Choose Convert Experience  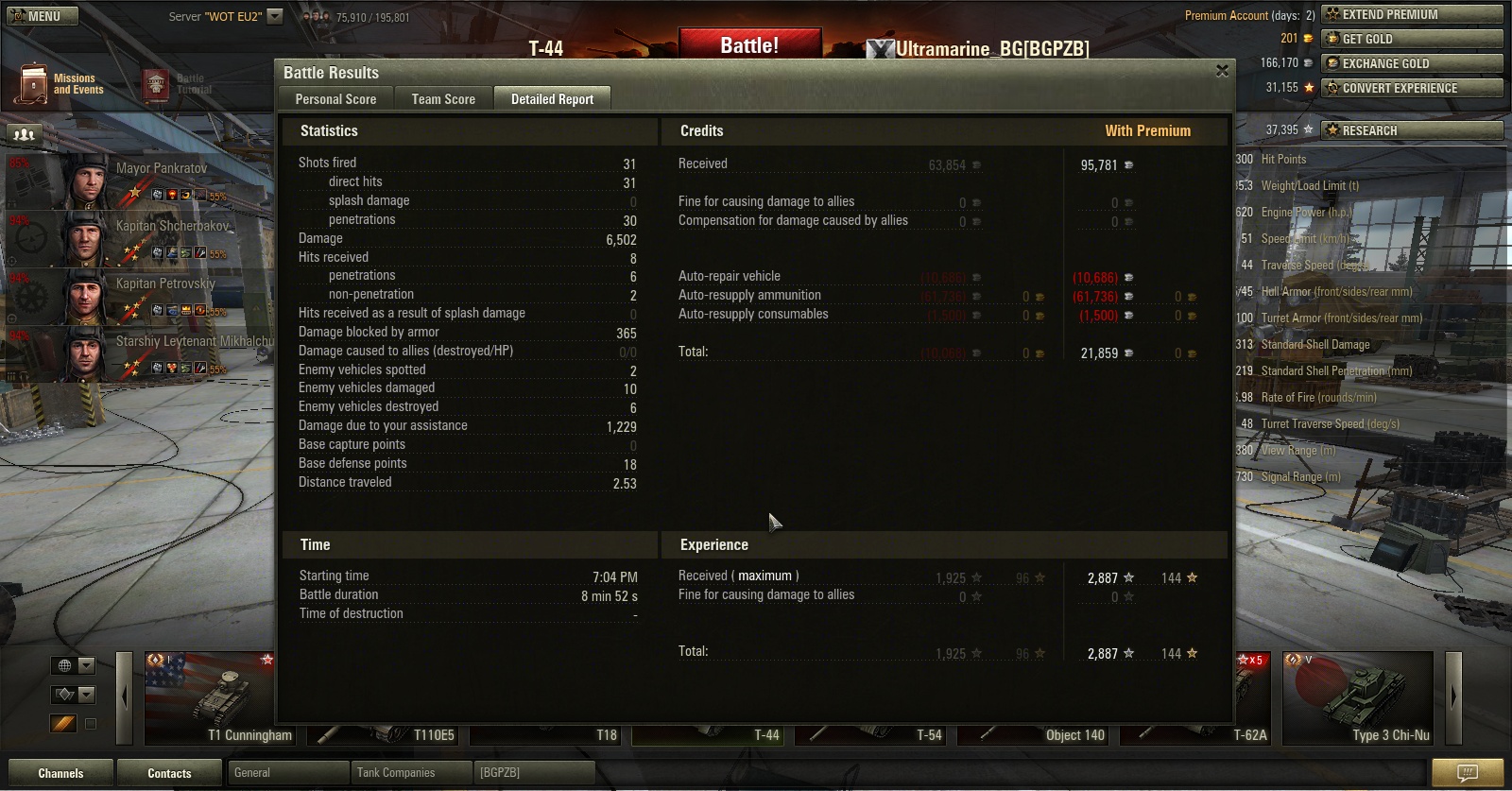point(1411,88)
